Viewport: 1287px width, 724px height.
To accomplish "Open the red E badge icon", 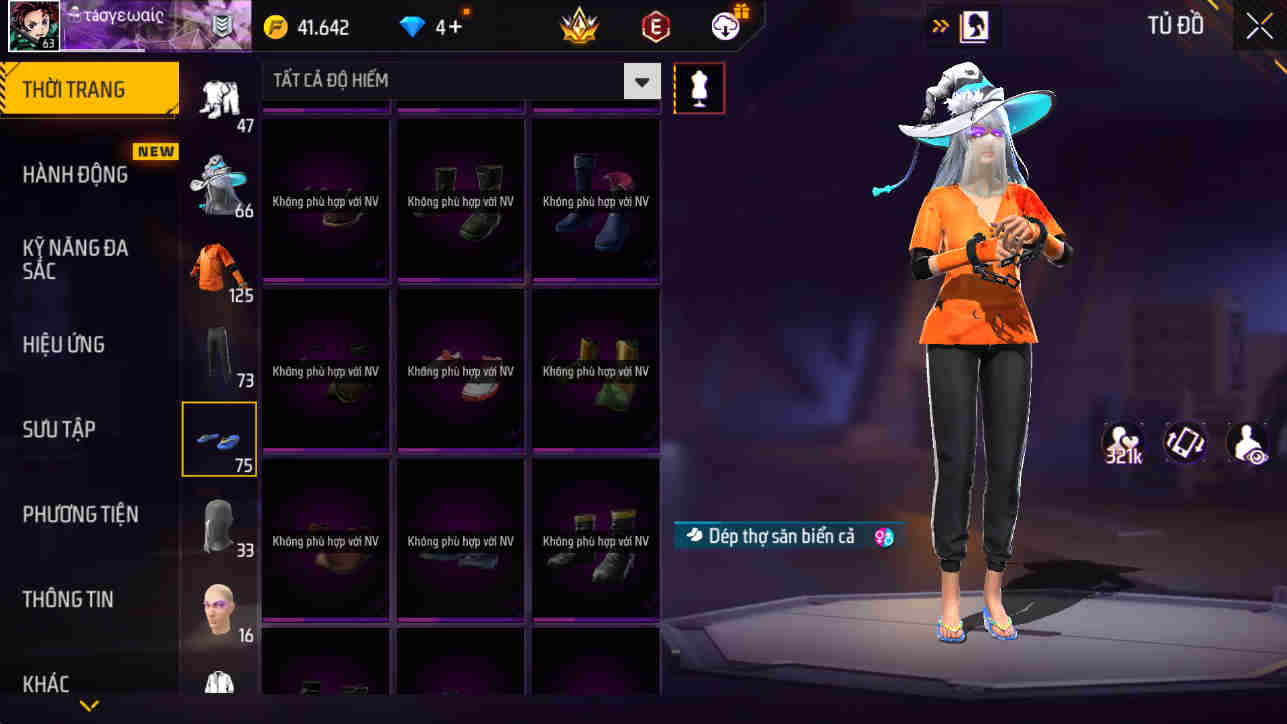I will click(657, 26).
